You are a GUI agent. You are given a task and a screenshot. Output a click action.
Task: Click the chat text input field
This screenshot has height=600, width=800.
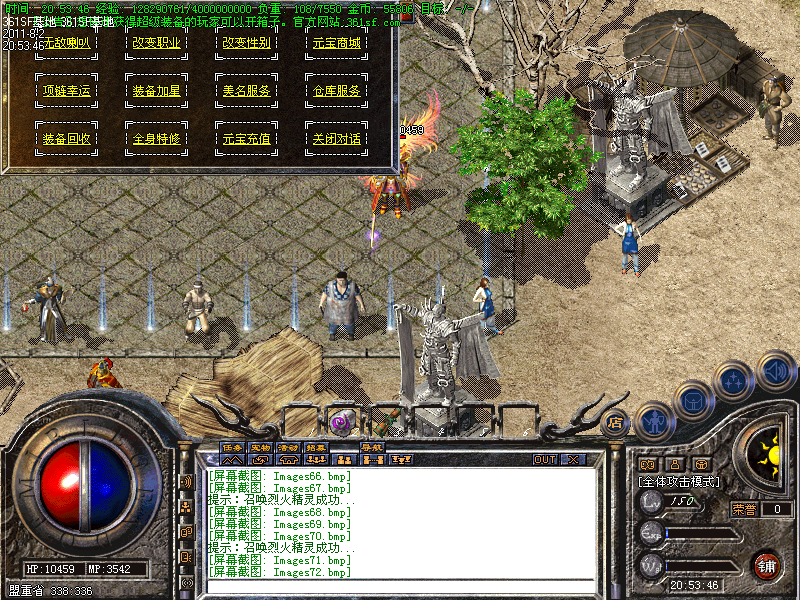[x=400, y=587]
